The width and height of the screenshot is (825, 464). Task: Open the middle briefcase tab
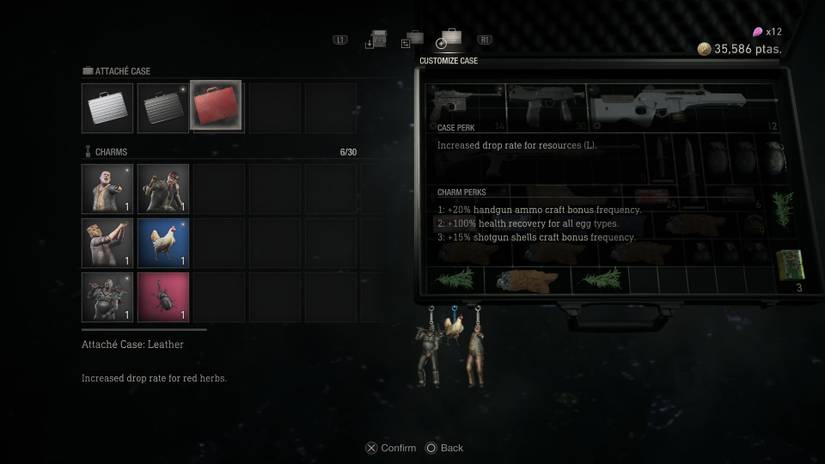[x=412, y=40]
